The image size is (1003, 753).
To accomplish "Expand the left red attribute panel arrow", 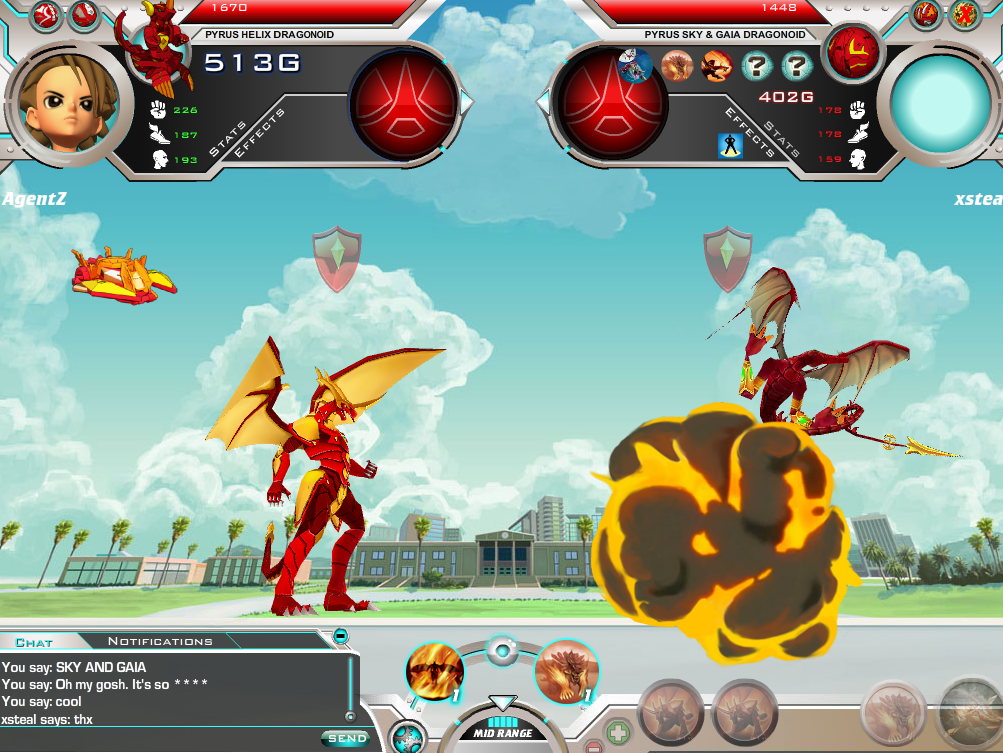I will (x=467, y=102).
